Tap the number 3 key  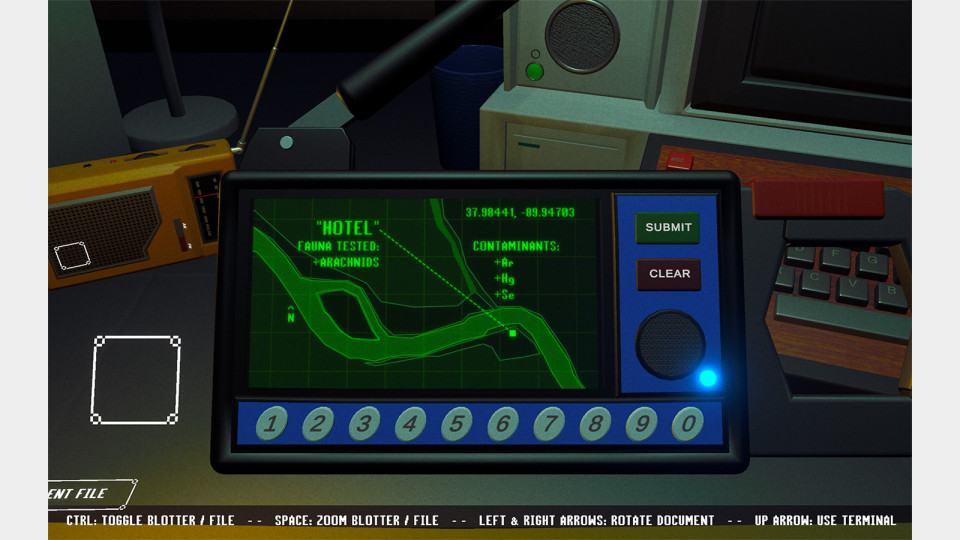tap(364, 424)
